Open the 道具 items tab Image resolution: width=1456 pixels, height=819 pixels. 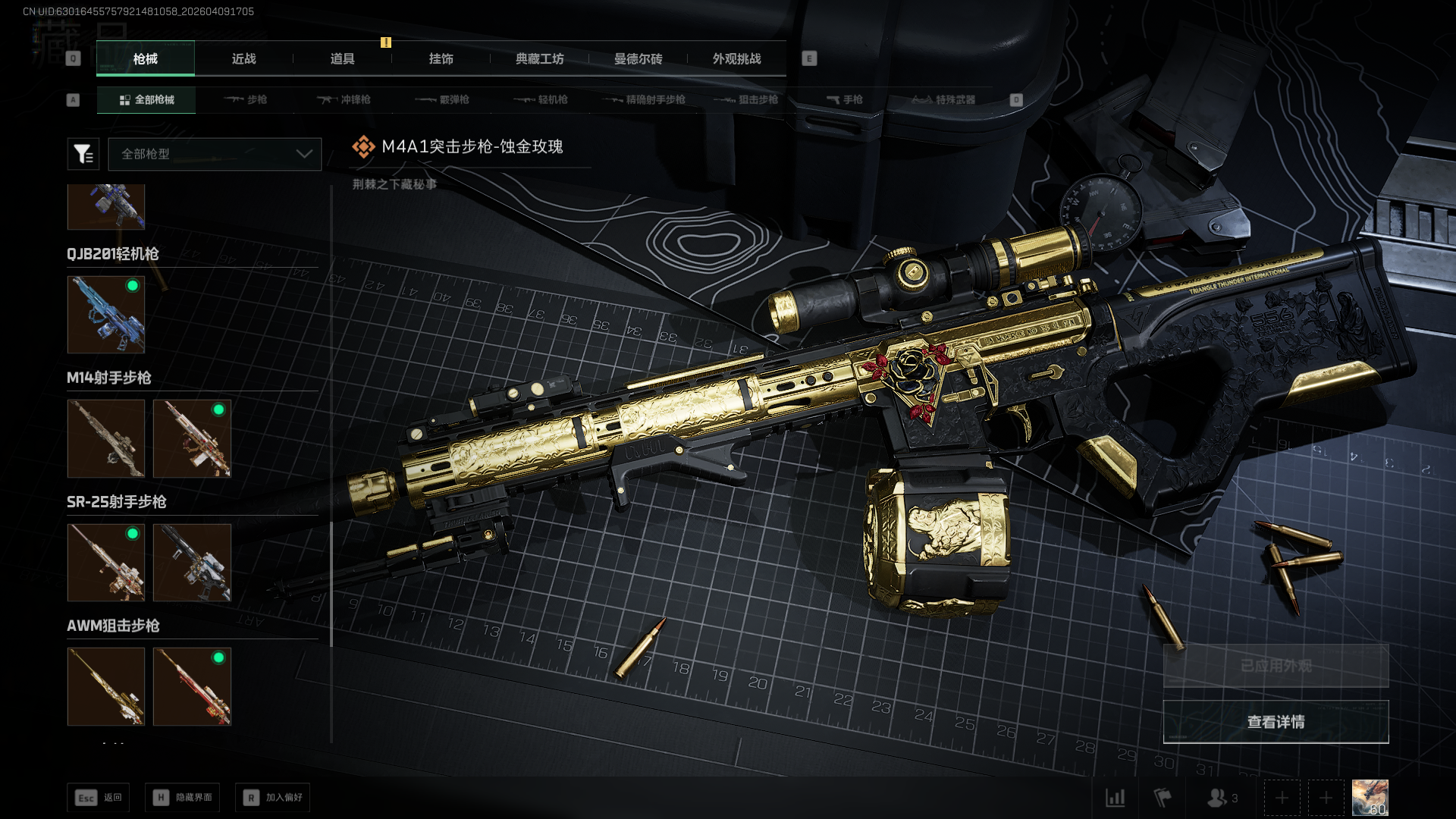[342, 59]
